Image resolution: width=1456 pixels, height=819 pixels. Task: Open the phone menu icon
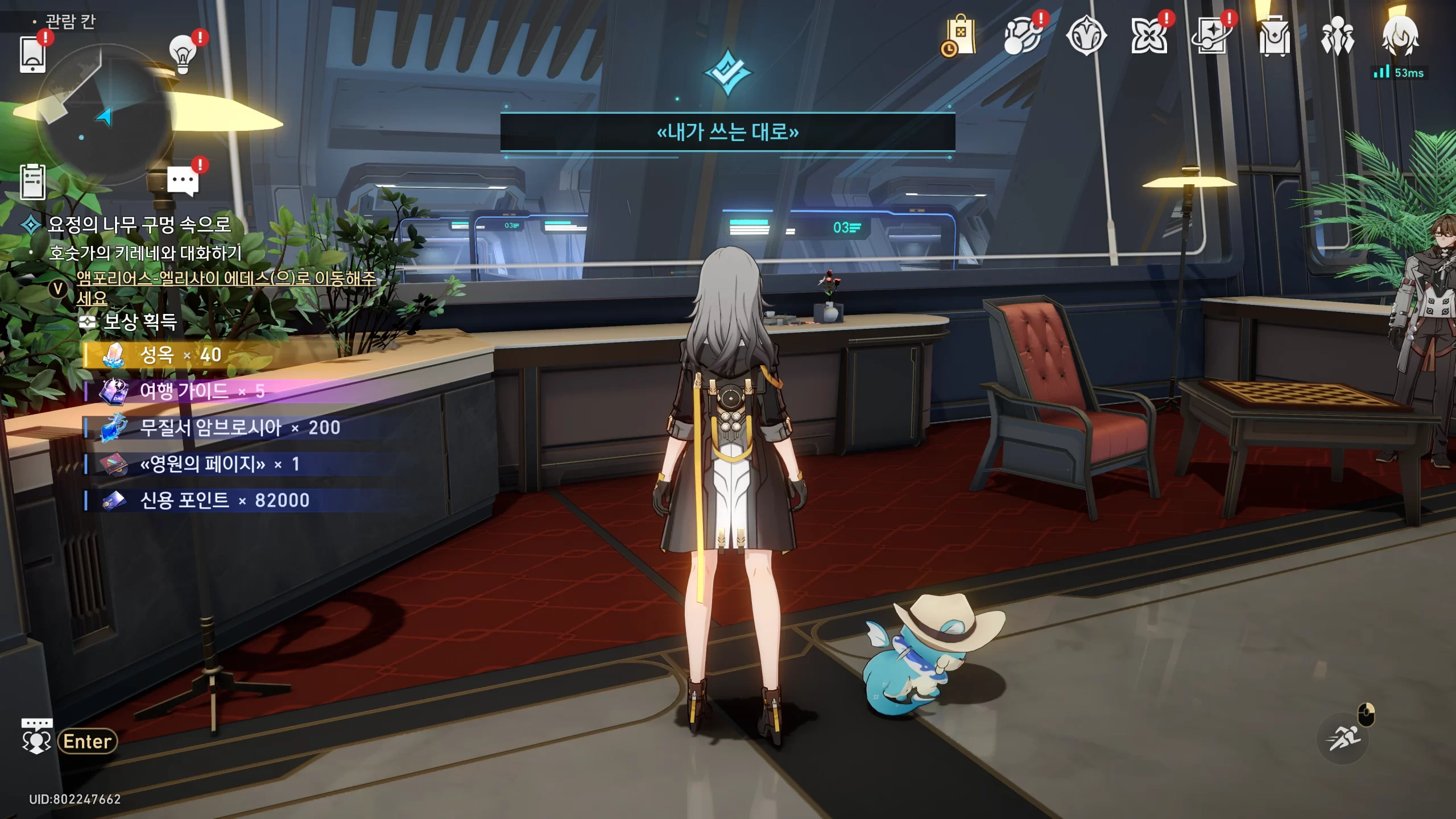(x=32, y=54)
